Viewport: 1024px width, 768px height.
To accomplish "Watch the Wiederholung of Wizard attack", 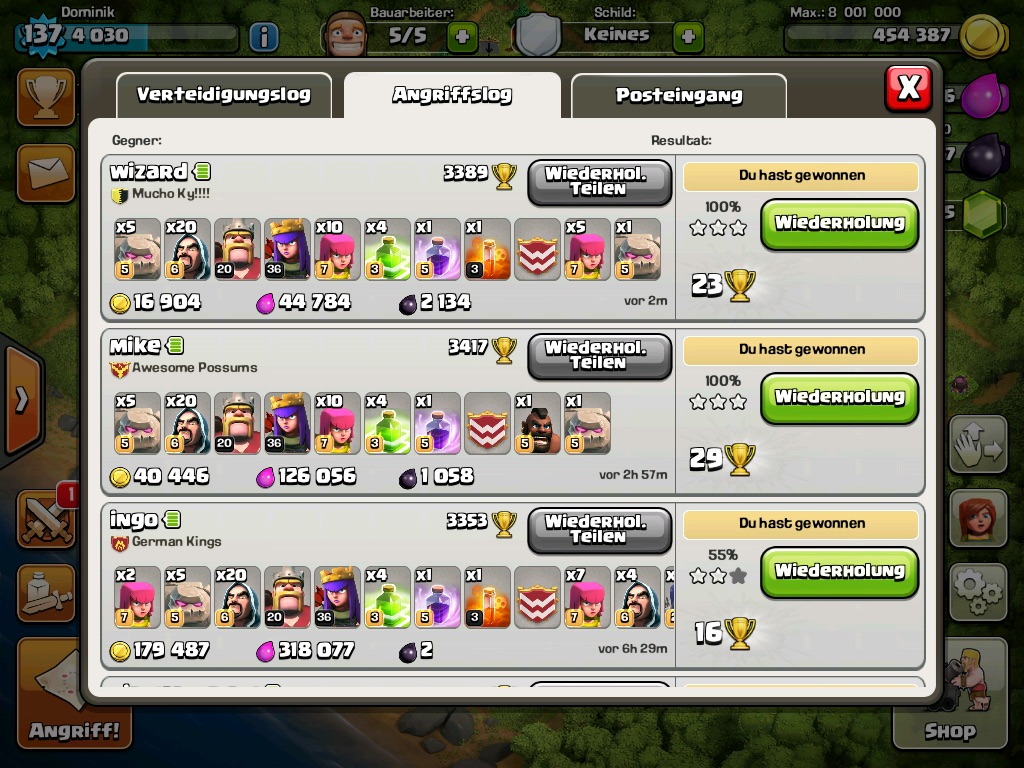I will pyautogui.click(x=839, y=223).
